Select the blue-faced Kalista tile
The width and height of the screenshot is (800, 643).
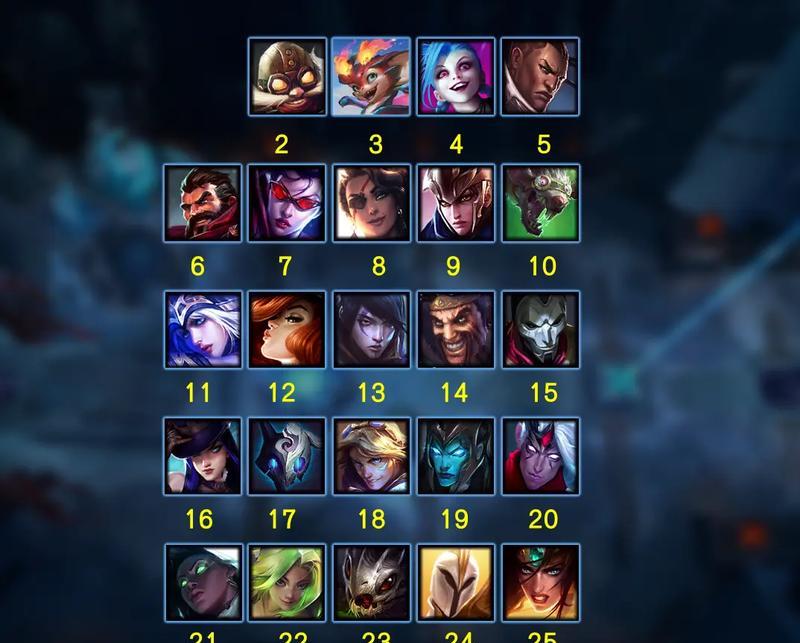pos(456,456)
